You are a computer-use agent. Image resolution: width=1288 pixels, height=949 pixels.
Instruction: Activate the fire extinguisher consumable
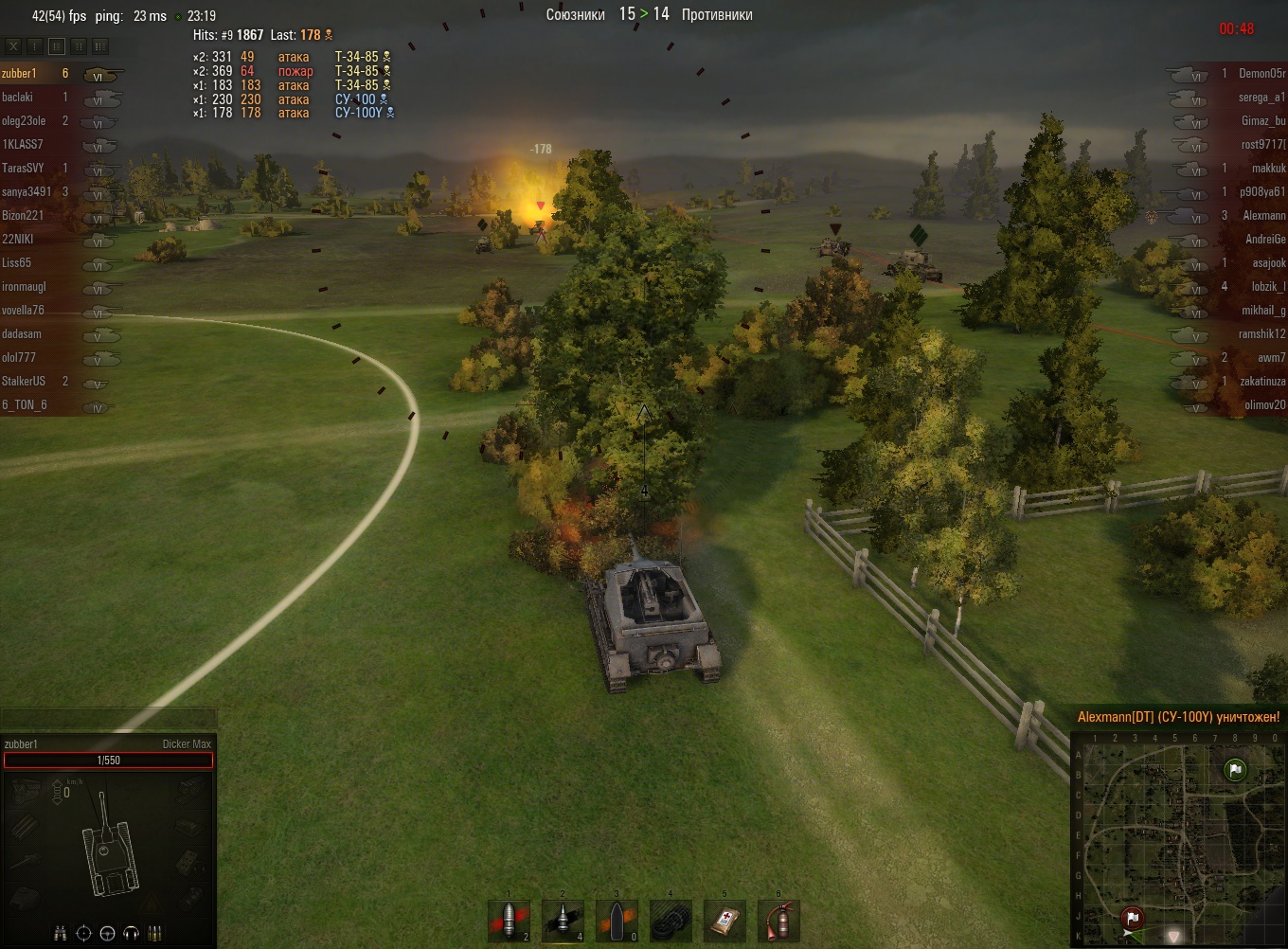click(778, 921)
